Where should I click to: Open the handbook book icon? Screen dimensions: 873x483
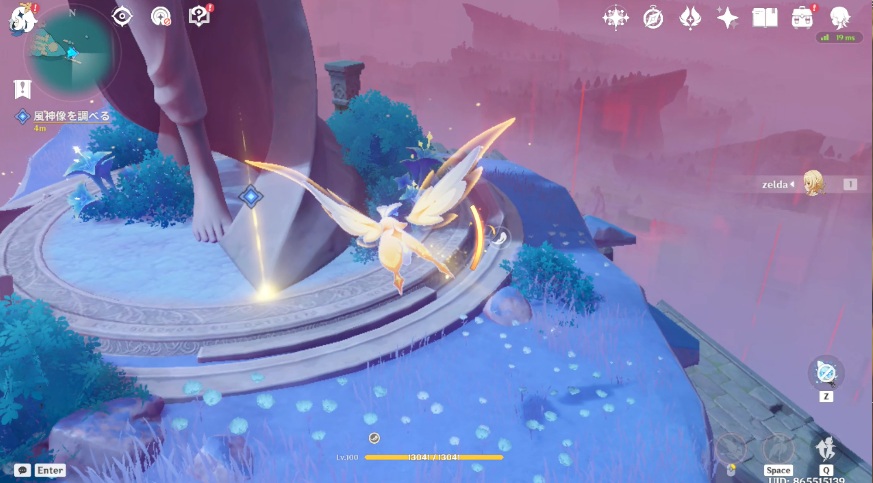click(x=765, y=17)
